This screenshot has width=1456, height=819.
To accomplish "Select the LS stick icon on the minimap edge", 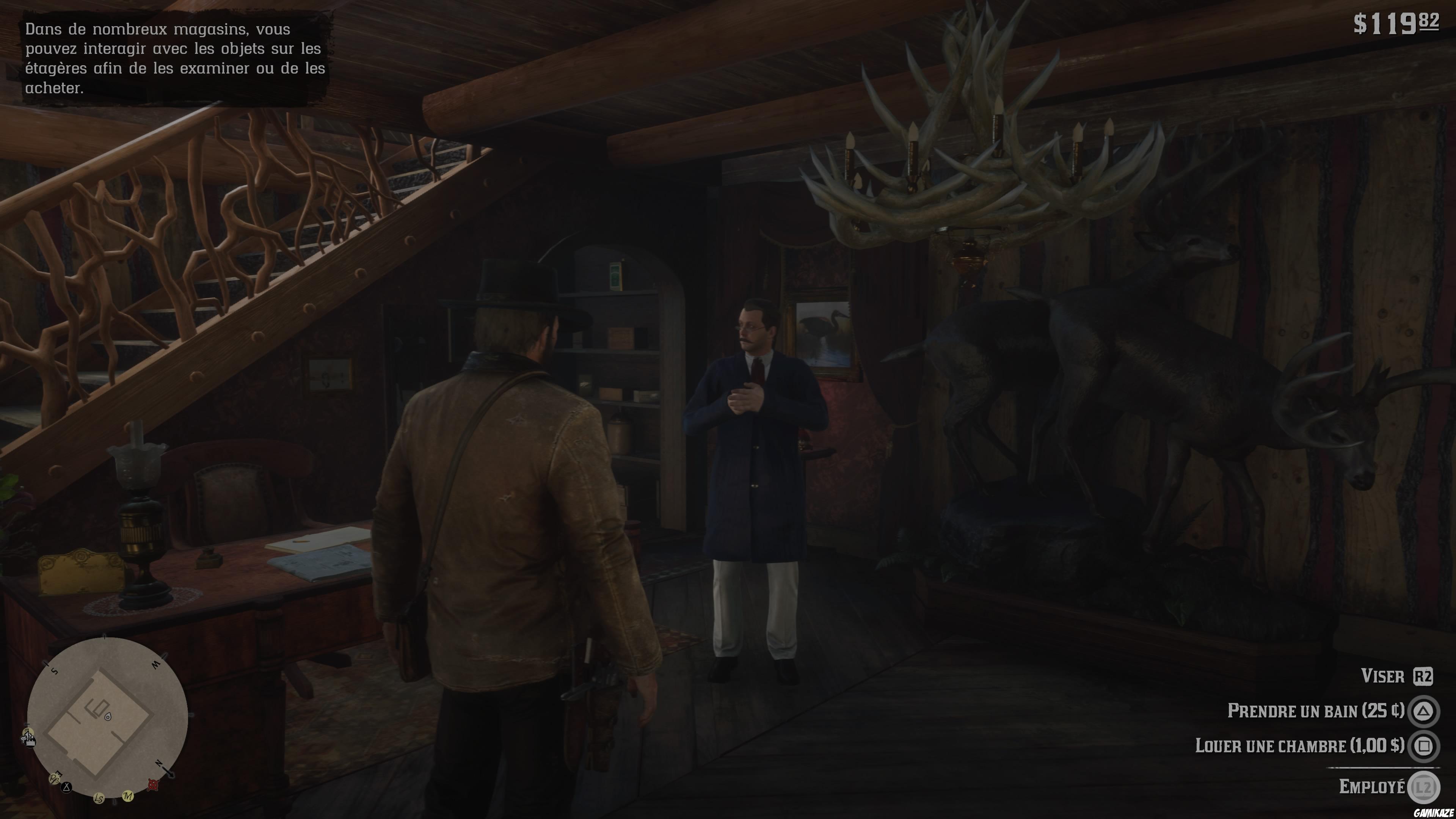I will 99,798.
